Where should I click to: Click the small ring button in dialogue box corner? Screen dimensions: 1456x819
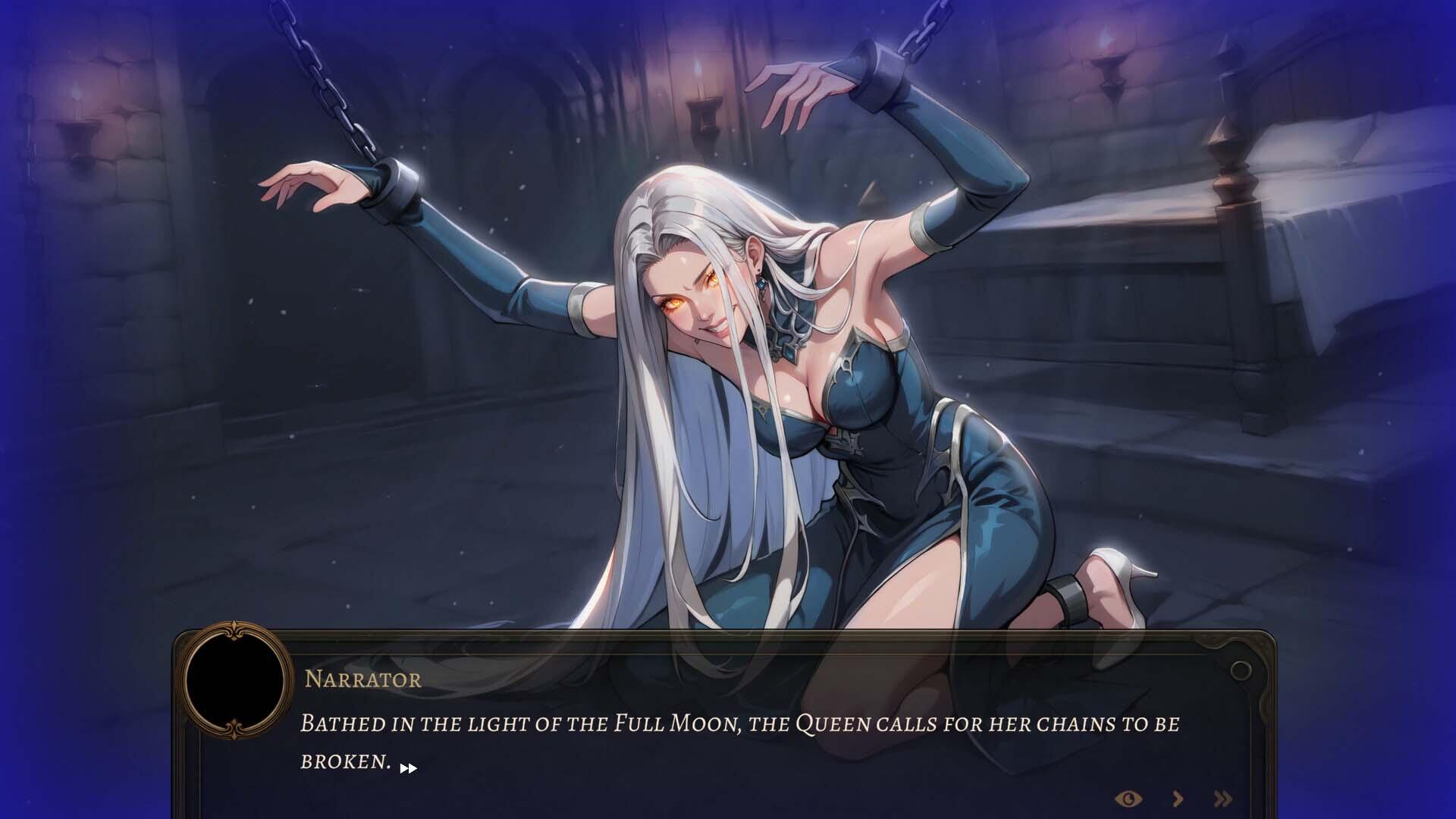coord(1241,671)
